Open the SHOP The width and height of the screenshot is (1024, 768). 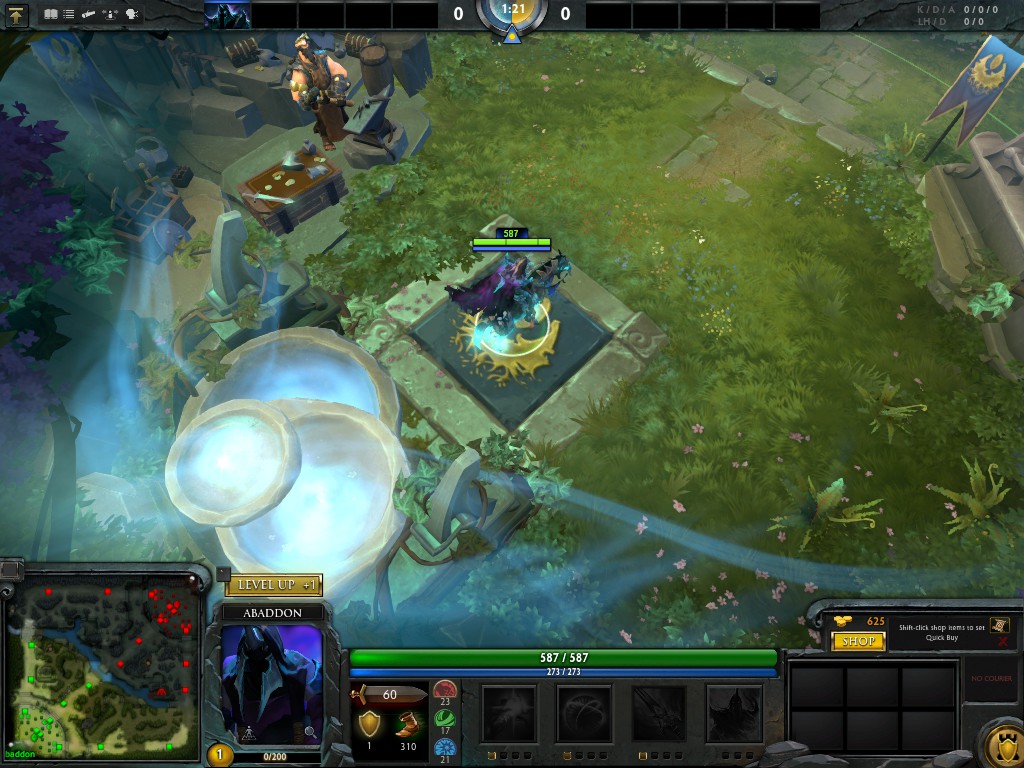pyautogui.click(x=858, y=641)
